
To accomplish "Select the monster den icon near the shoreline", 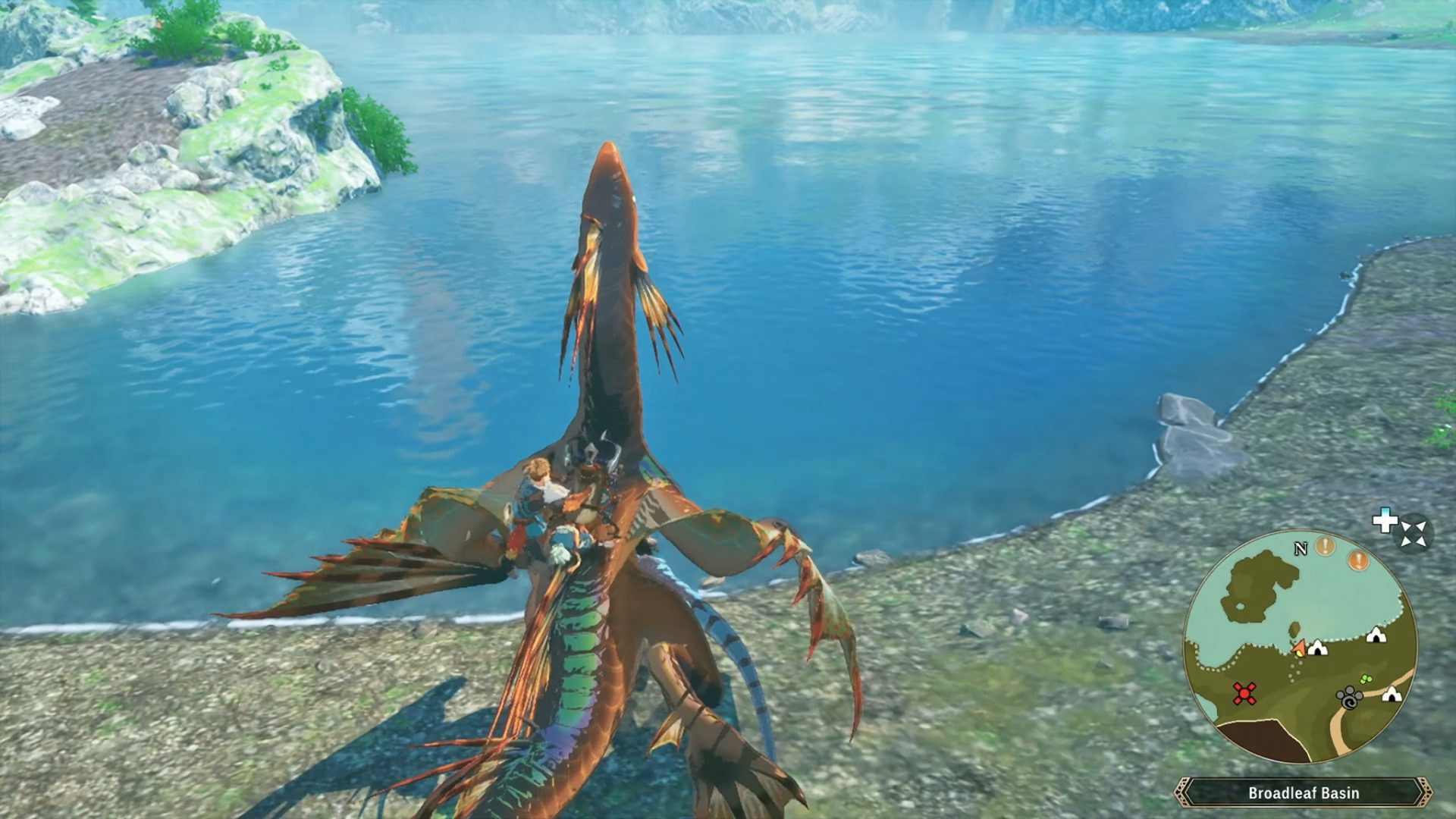I will 1375,635.
